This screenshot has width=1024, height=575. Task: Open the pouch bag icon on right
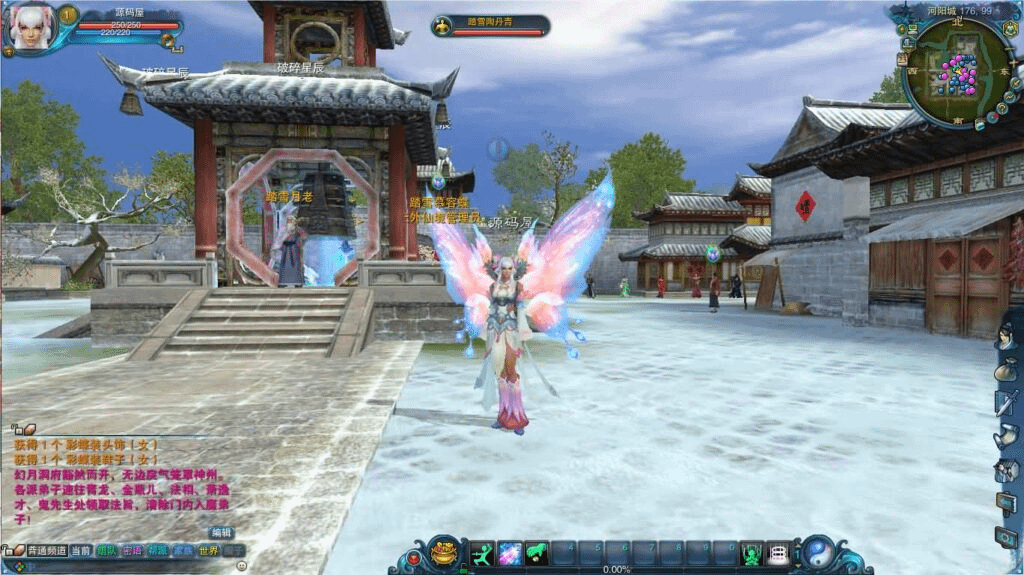[1005, 370]
